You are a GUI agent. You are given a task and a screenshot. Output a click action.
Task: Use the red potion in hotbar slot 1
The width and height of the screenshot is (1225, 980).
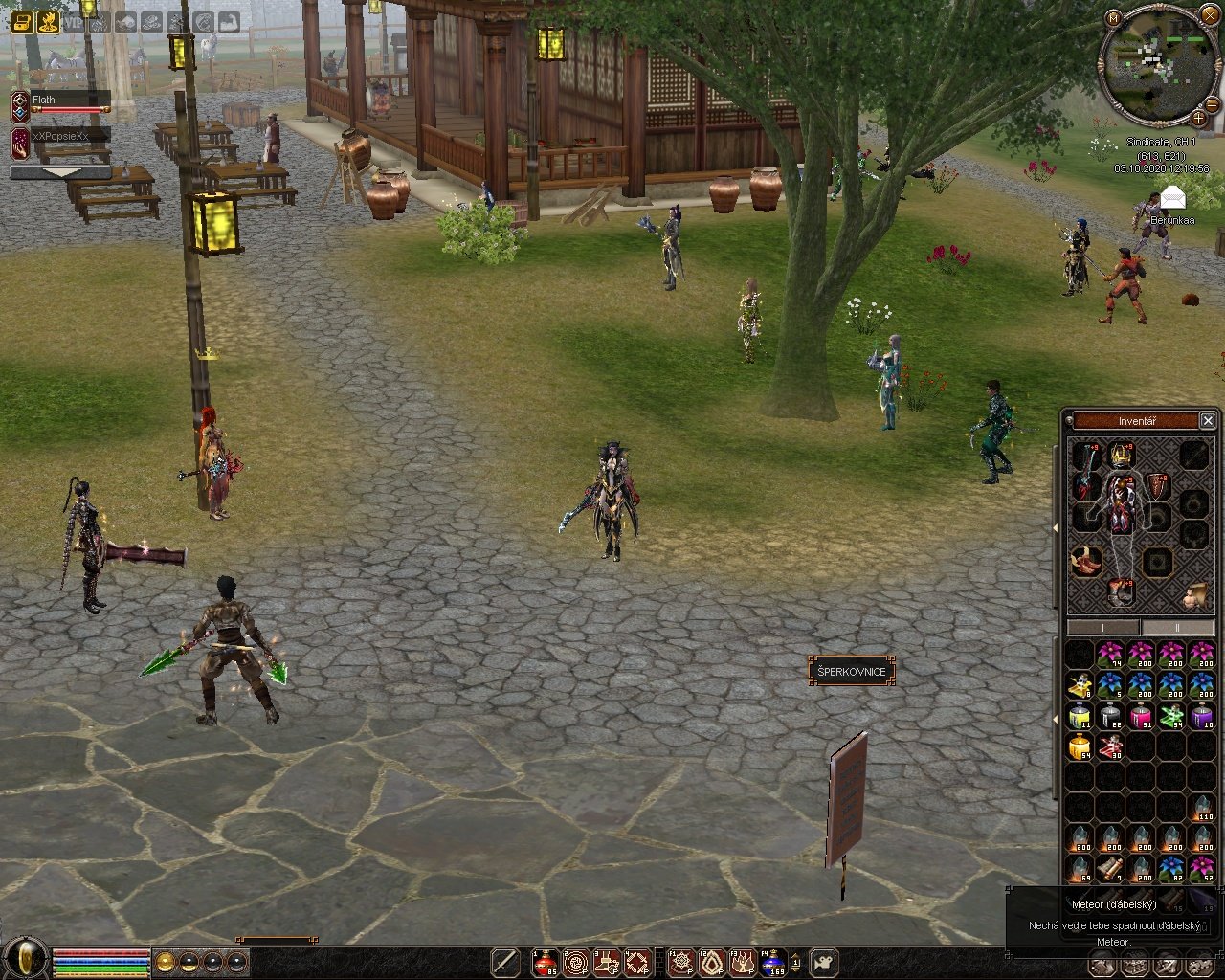(546, 963)
